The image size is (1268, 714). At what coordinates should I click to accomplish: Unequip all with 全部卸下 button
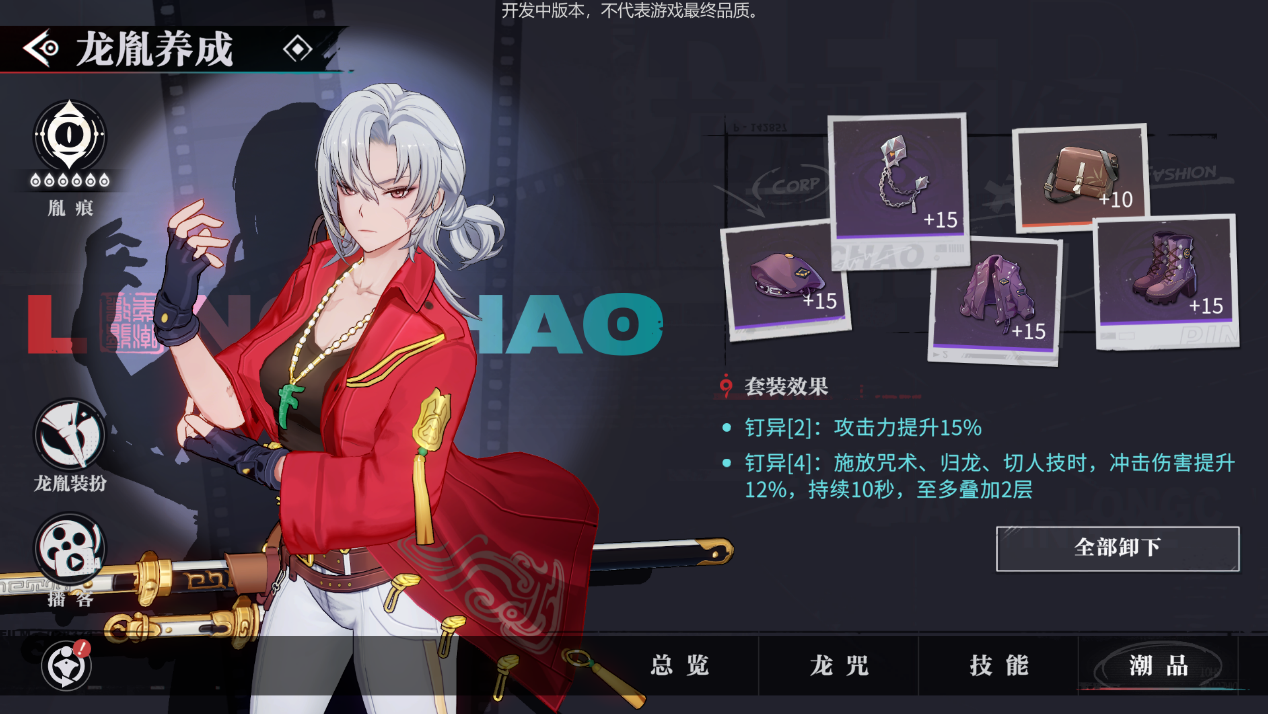click(1117, 548)
